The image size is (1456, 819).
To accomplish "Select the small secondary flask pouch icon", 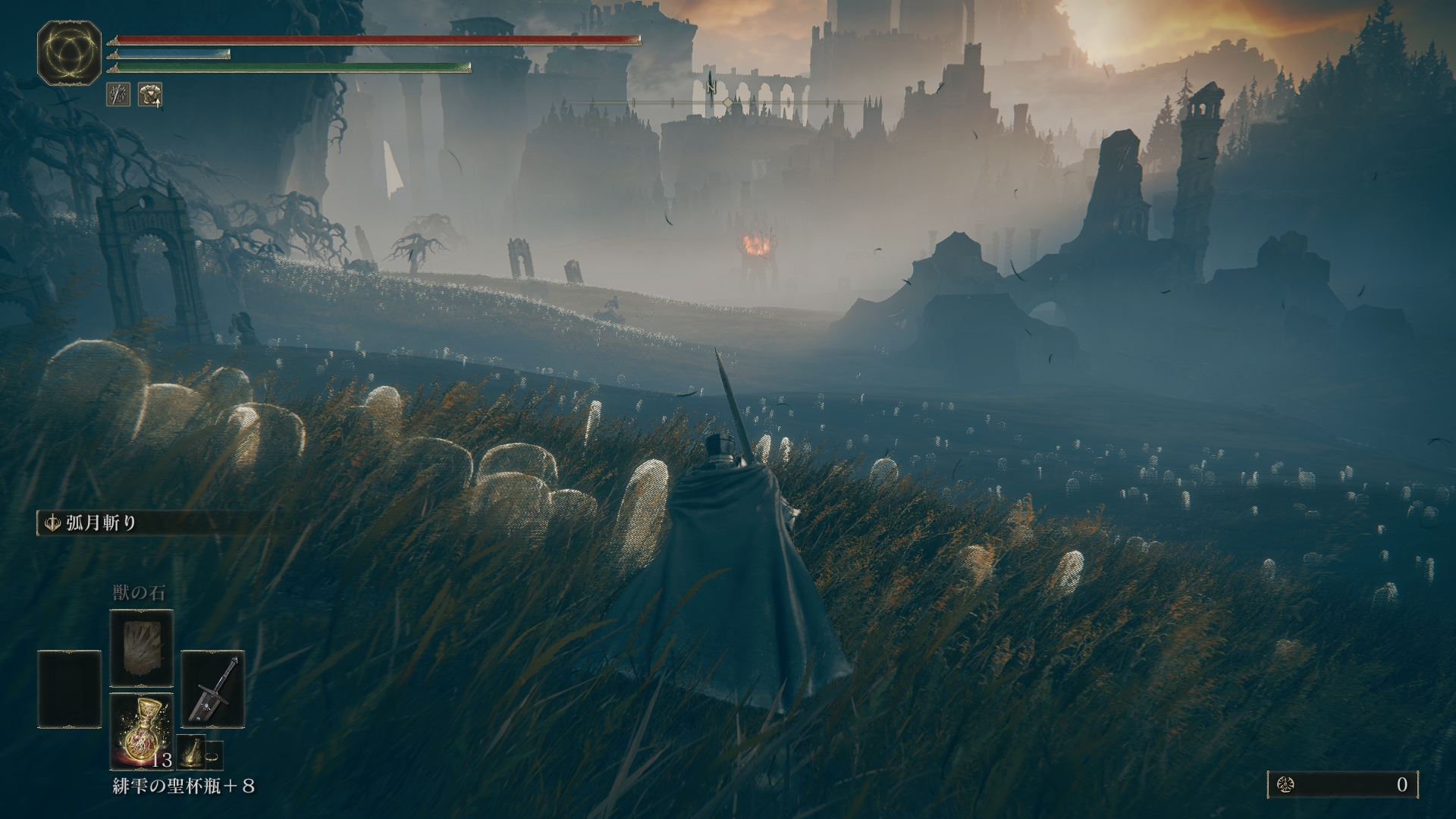I will point(190,752).
